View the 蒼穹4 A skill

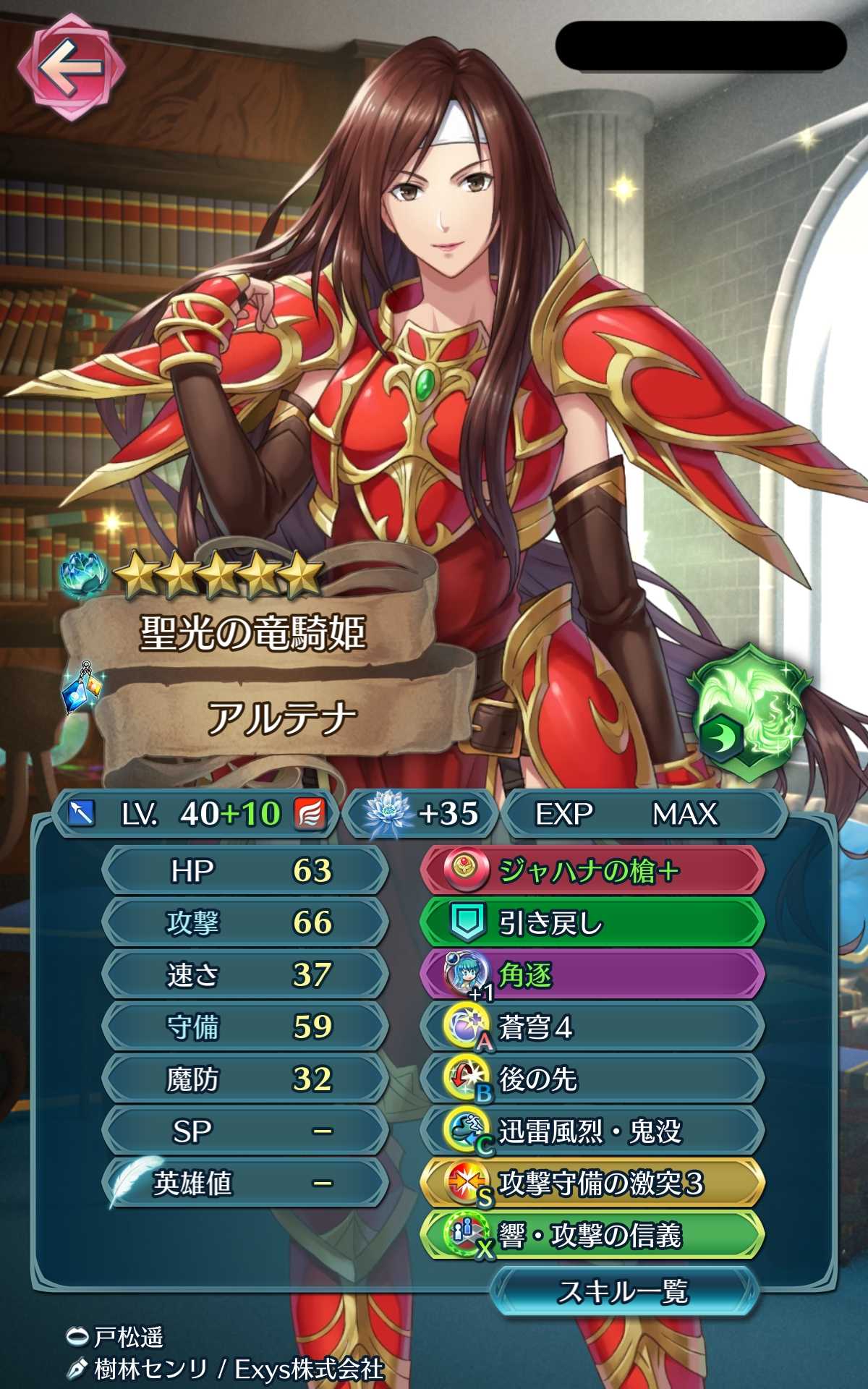click(x=592, y=1027)
